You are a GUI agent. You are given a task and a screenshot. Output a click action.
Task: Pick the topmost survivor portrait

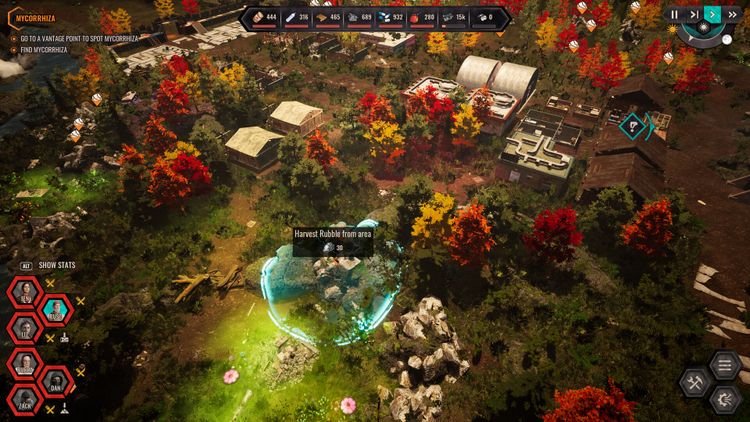23,293
